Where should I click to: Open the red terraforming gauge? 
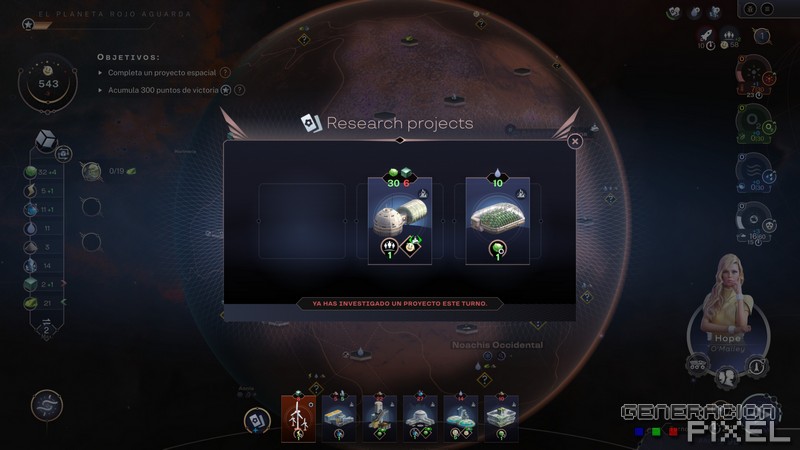[x=753, y=77]
